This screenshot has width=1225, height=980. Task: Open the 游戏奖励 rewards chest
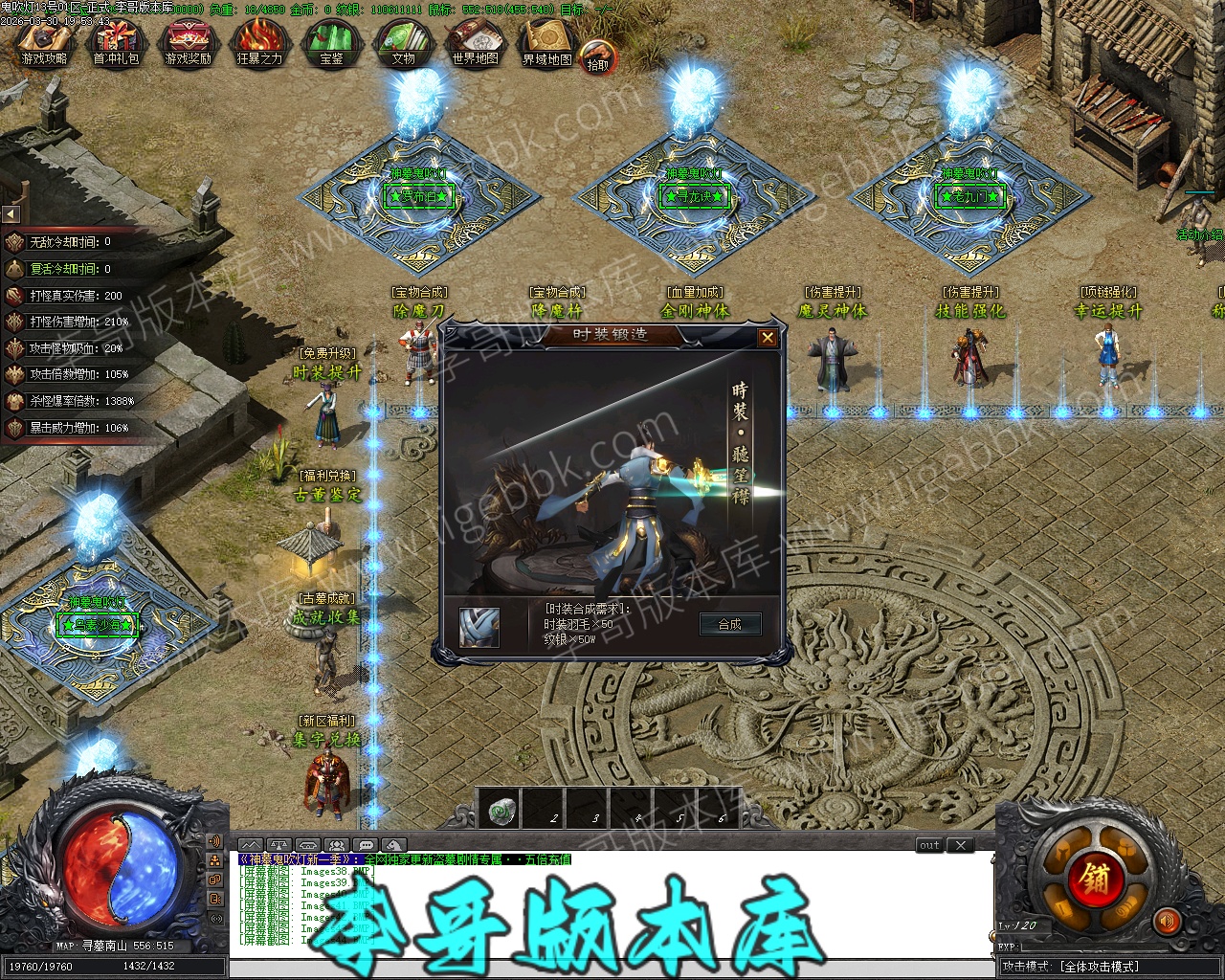(188, 42)
